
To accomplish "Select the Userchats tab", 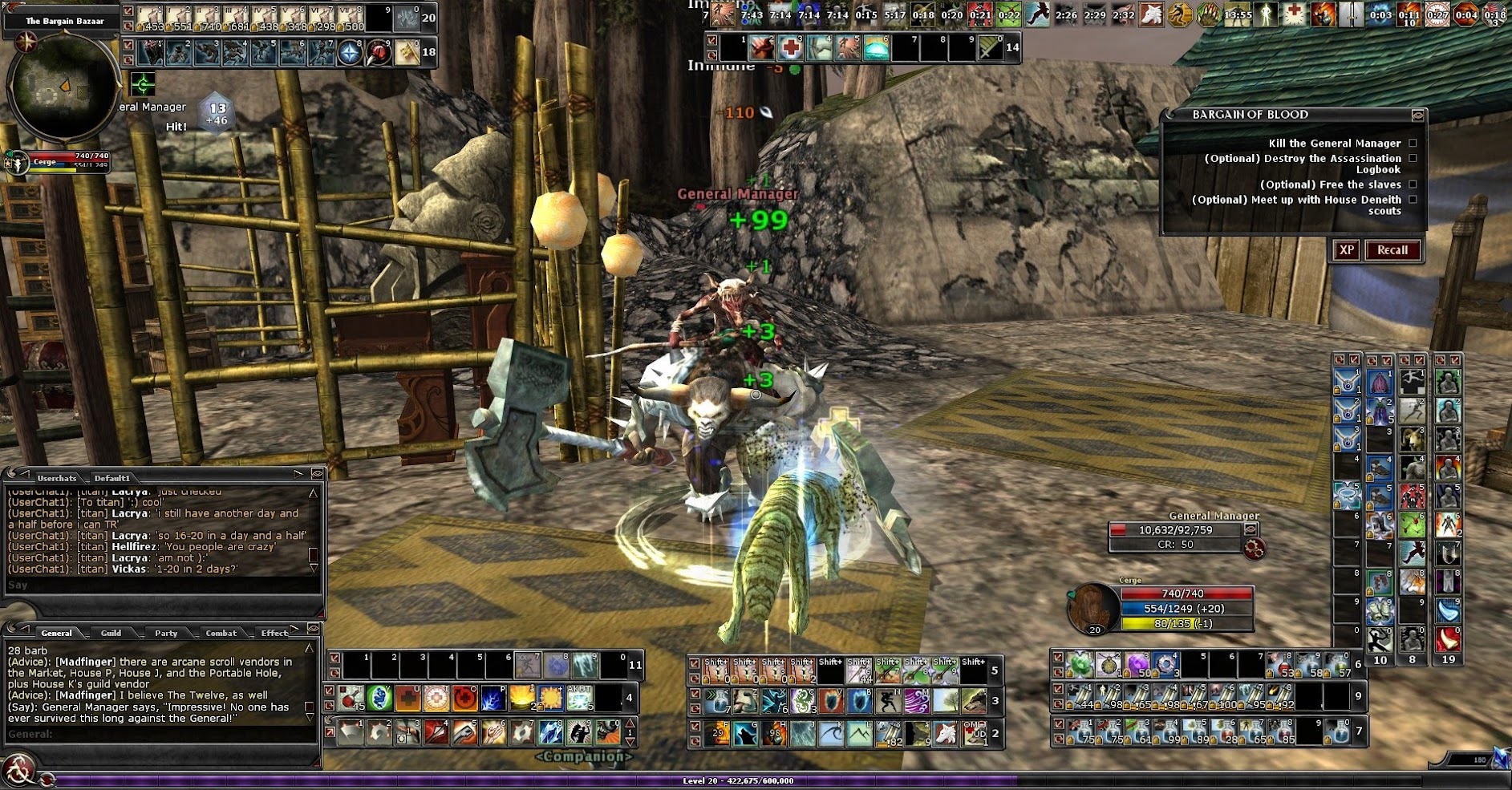I will [x=56, y=478].
